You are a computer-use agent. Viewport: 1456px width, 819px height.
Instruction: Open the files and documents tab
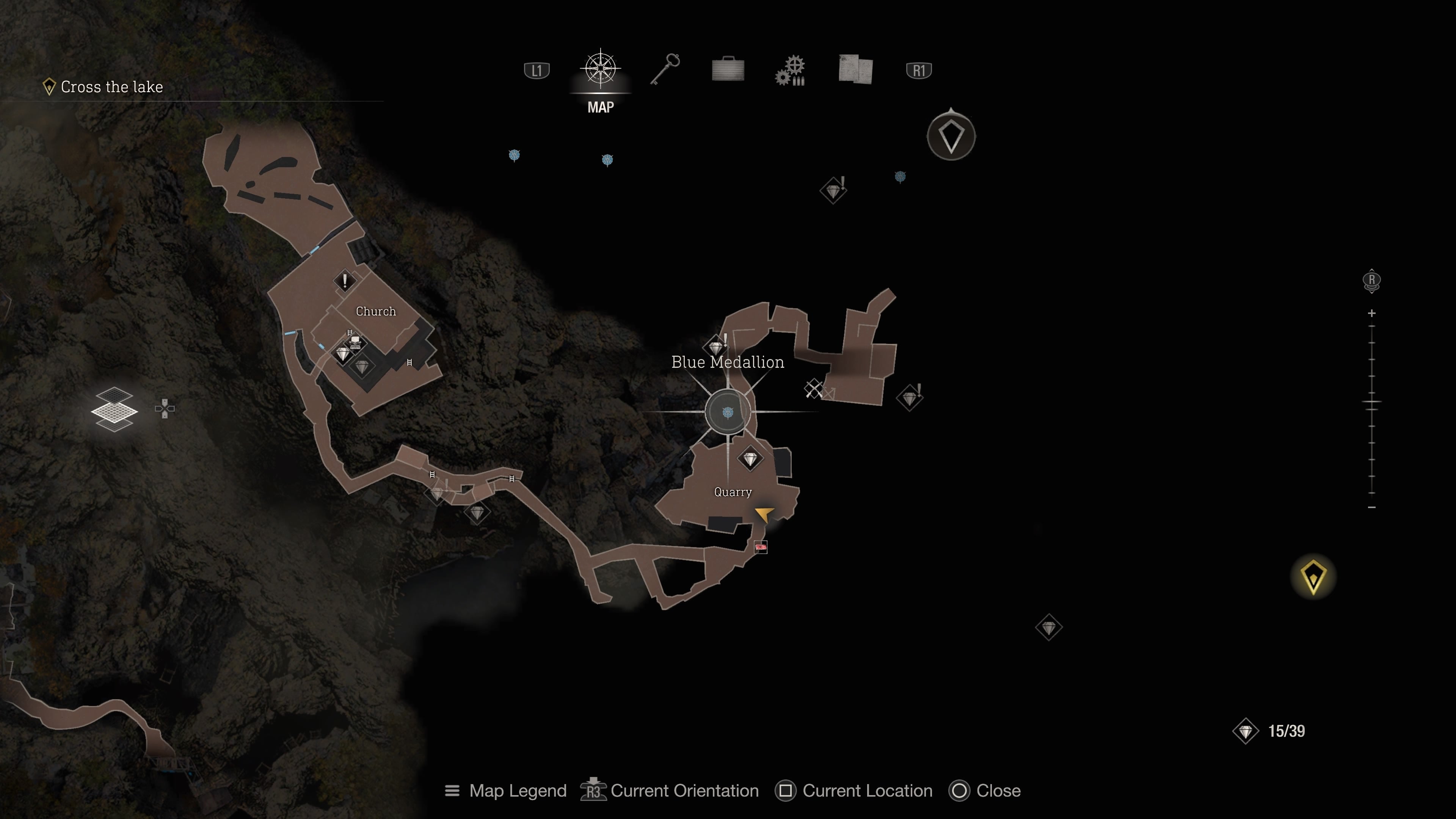click(x=856, y=70)
